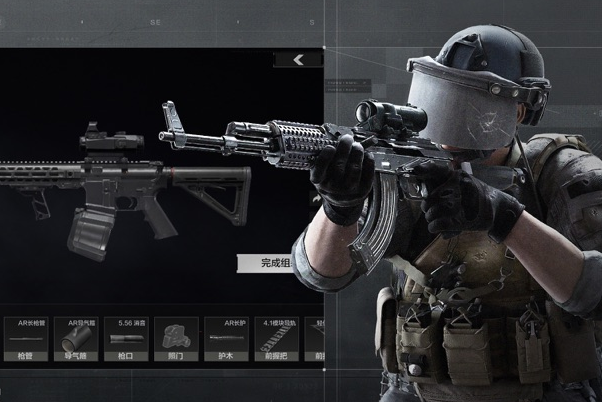
Task: Select the 枪管 barrel slot
Action: tap(25, 340)
